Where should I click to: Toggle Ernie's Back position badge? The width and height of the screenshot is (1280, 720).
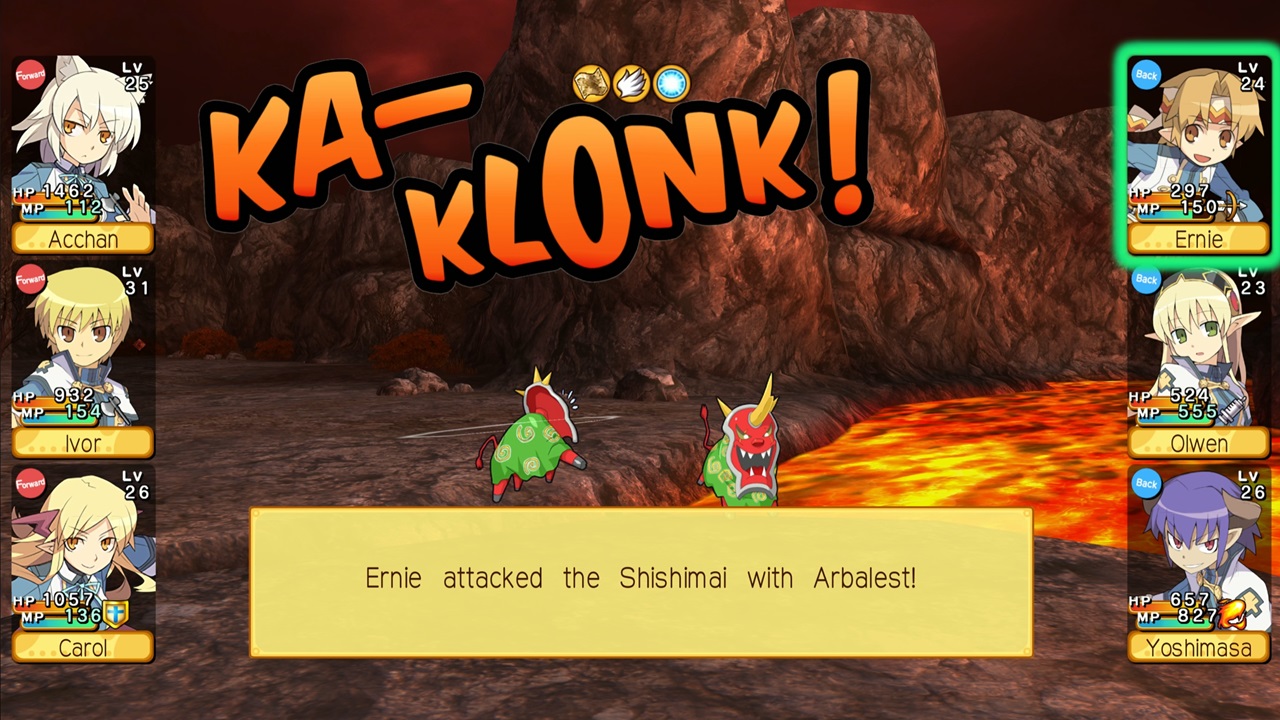coord(1146,76)
